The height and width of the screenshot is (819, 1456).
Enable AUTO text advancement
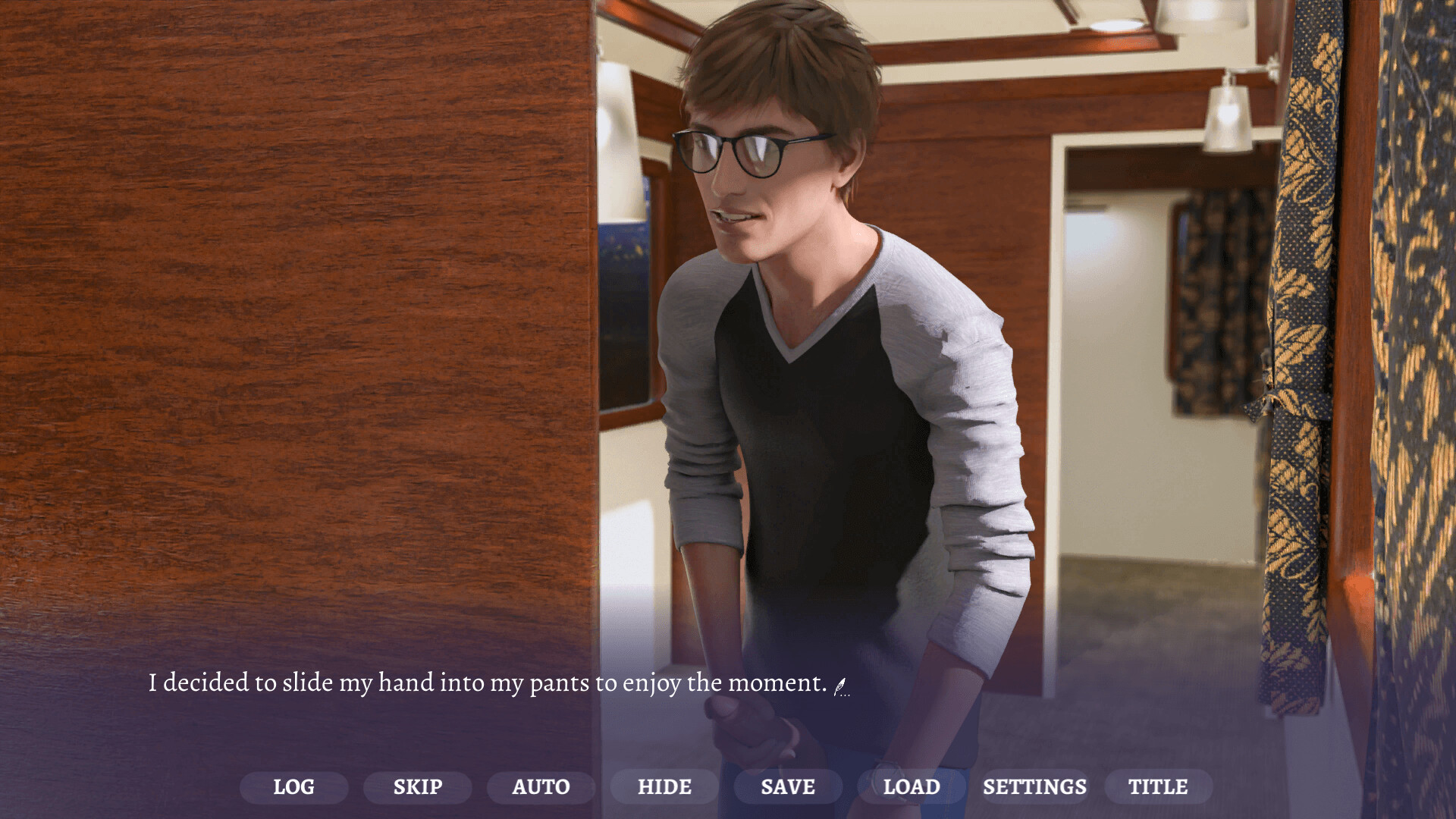[541, 786]
